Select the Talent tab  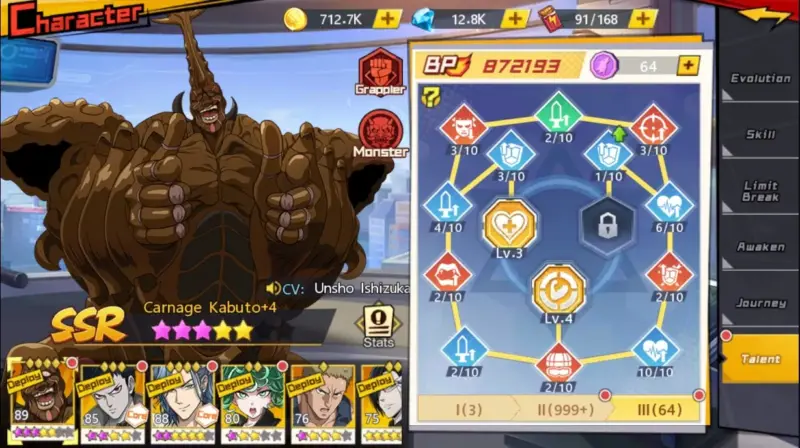pos(760,359)
